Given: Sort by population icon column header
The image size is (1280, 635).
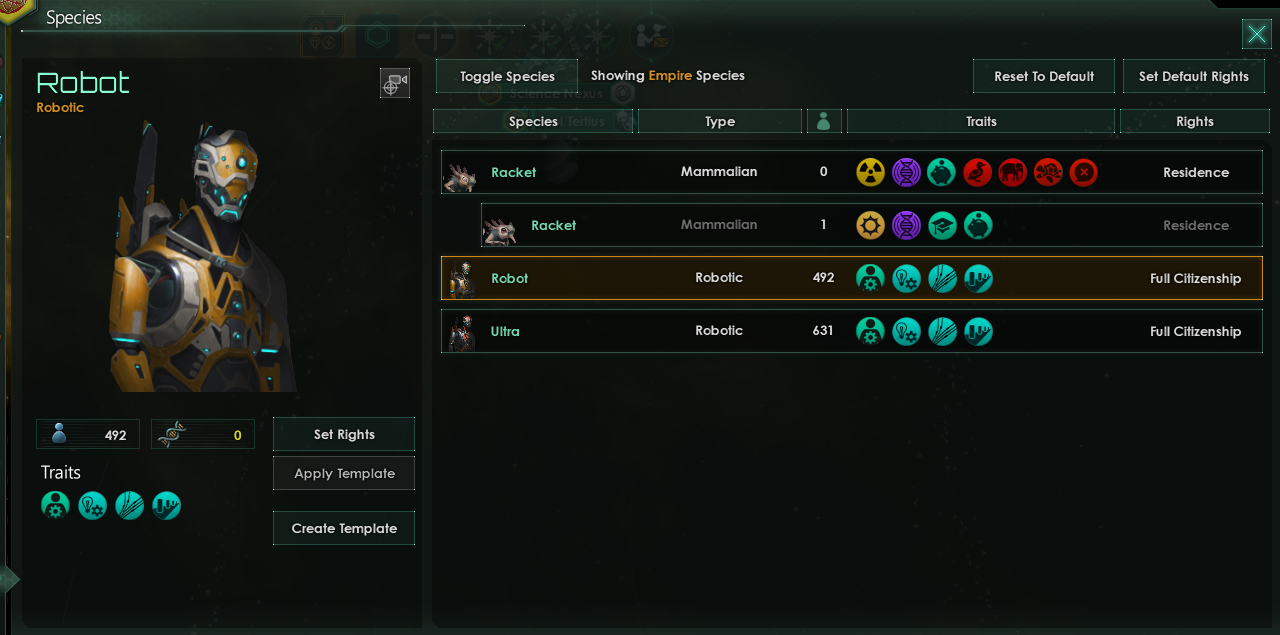Looking at the screenshot, I should pyautogui.click(x=824, y=122).
